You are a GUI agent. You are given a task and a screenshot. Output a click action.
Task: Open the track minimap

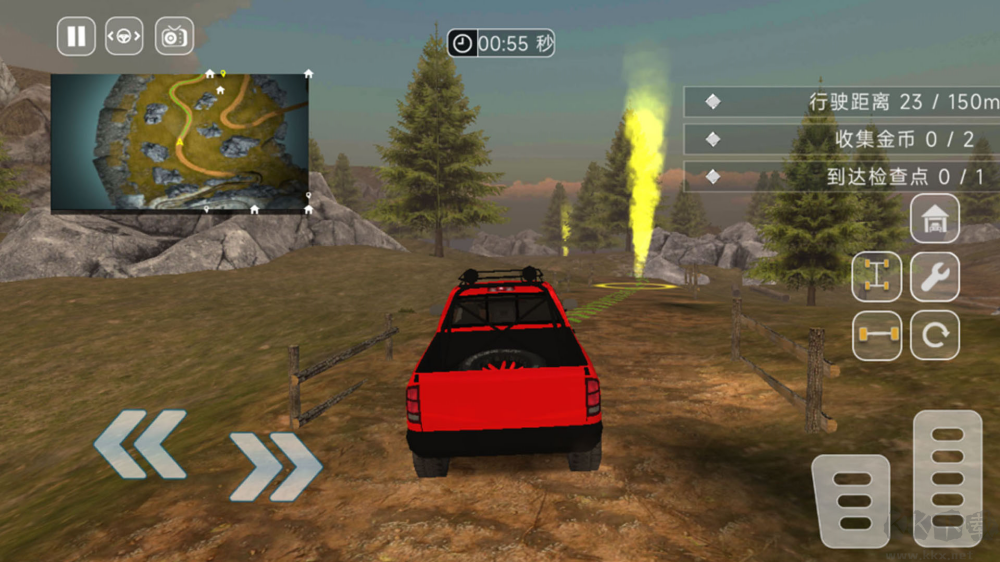click(x=180, y=142)
